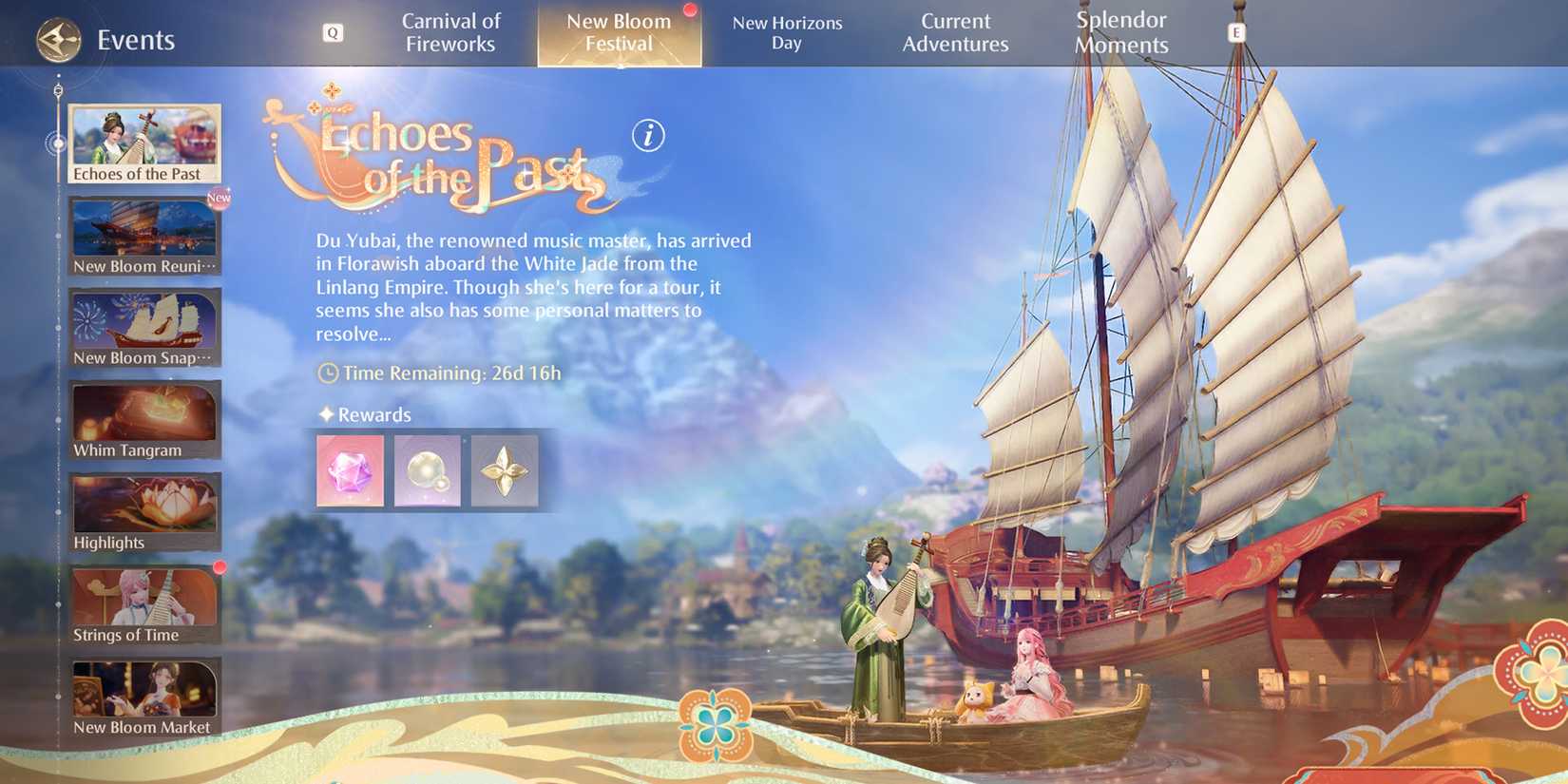Open the New Horizons Day tab
This screenshot has height=784, width=1568.
pyautogui.click(x=787, y=31)
